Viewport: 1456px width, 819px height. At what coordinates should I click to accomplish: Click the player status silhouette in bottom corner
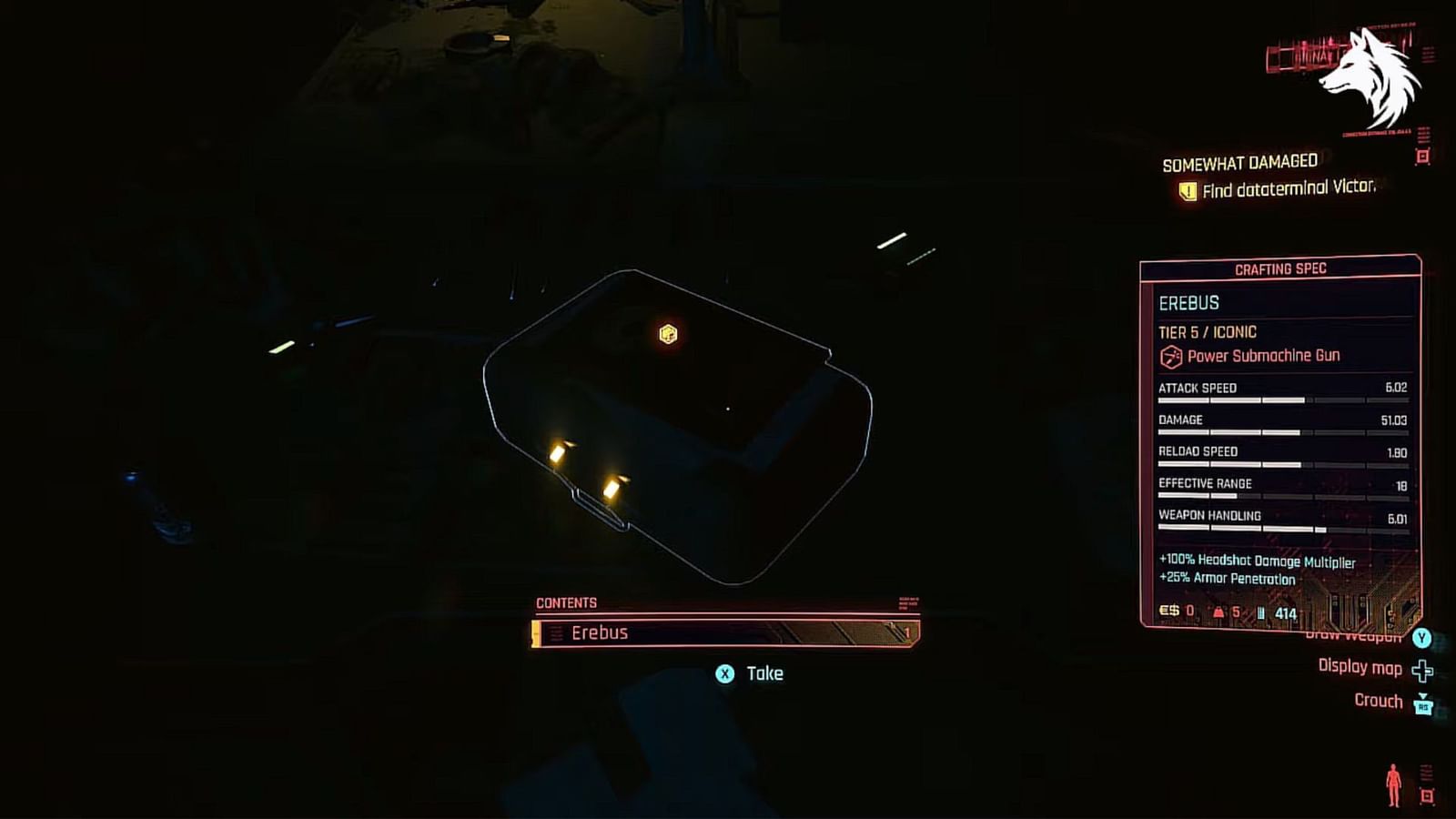point(1396,783)
